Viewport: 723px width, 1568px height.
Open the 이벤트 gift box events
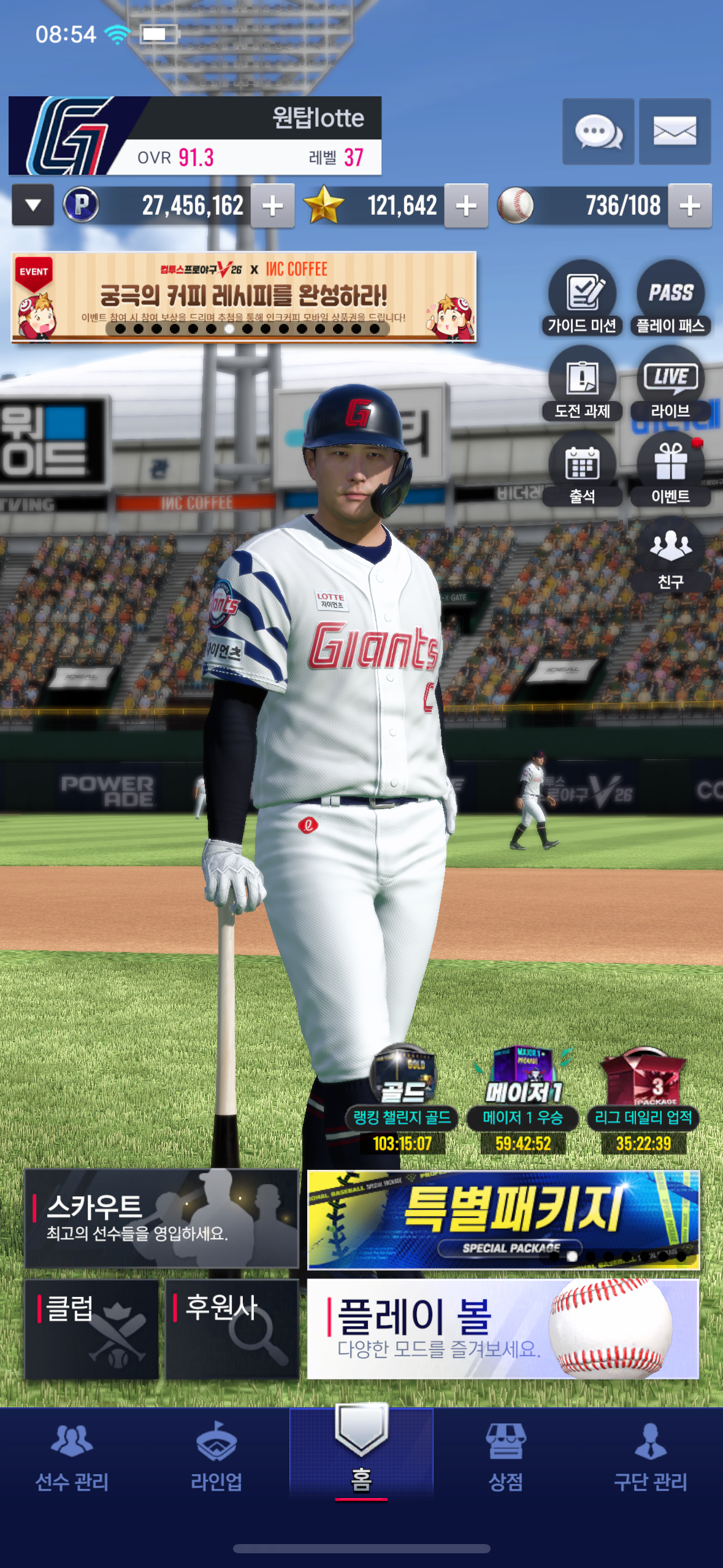pos(670,469)
